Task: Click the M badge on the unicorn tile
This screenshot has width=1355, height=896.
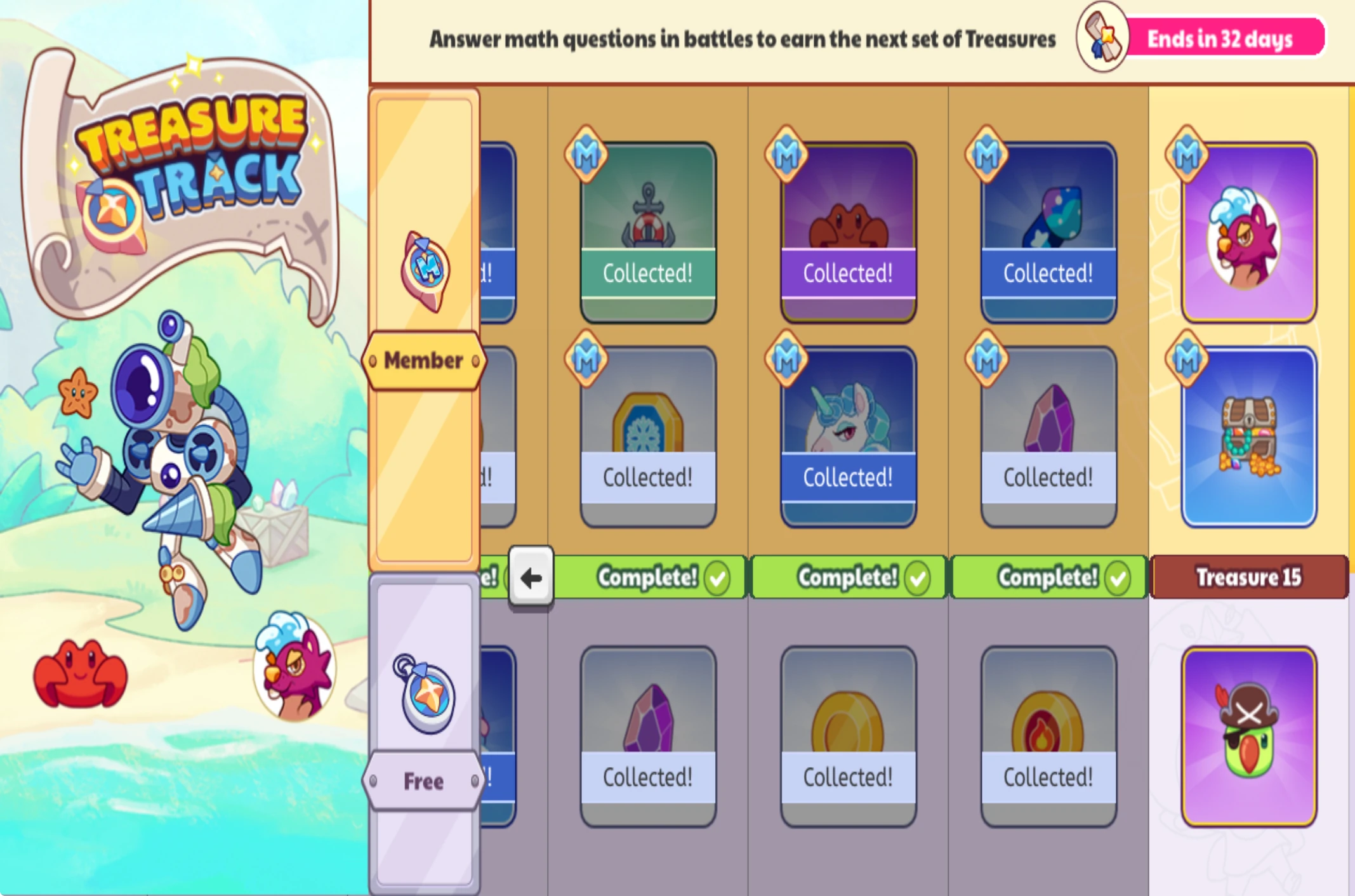Action: coord(787,359)
